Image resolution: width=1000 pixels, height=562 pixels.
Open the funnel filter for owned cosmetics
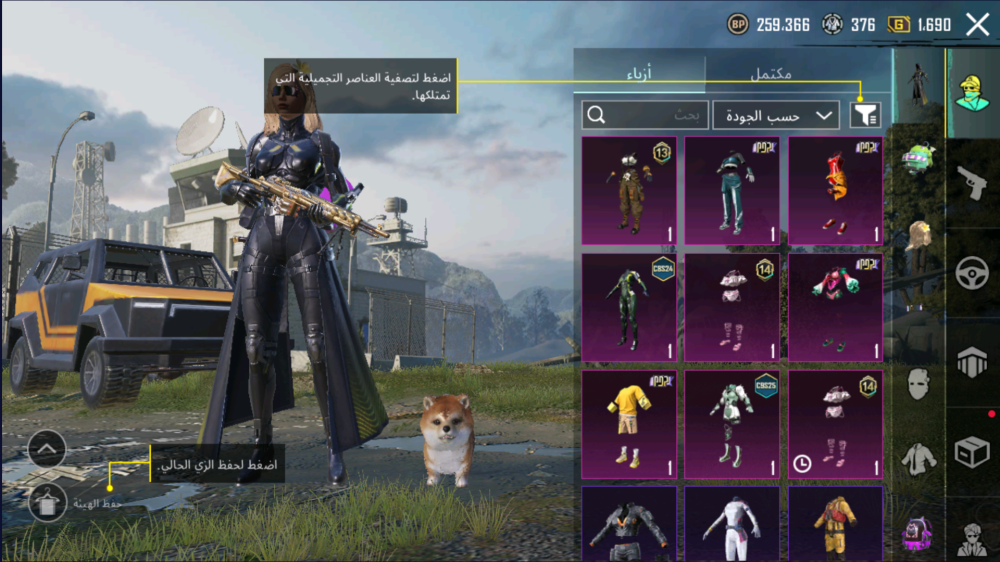(865, 115)
